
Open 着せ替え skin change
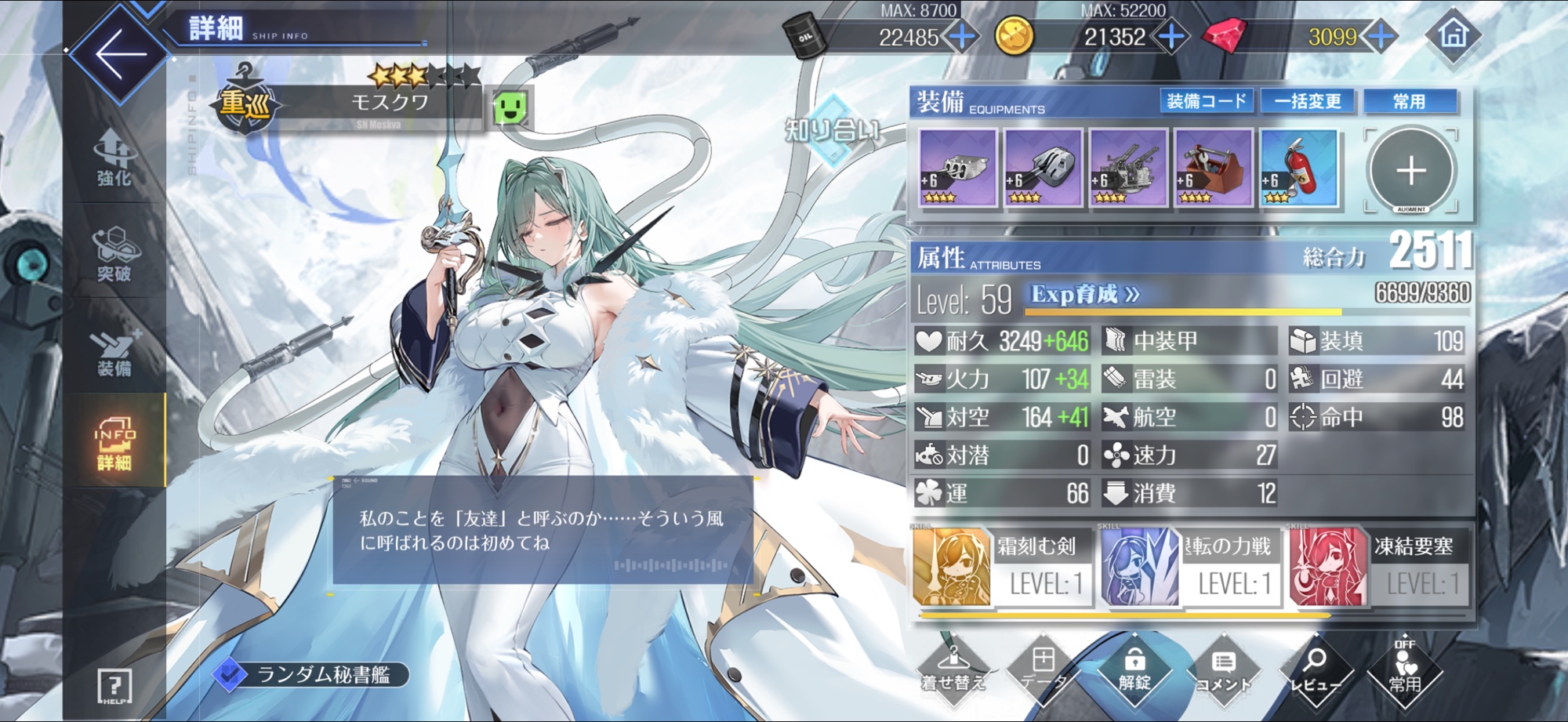pos(953,670)
